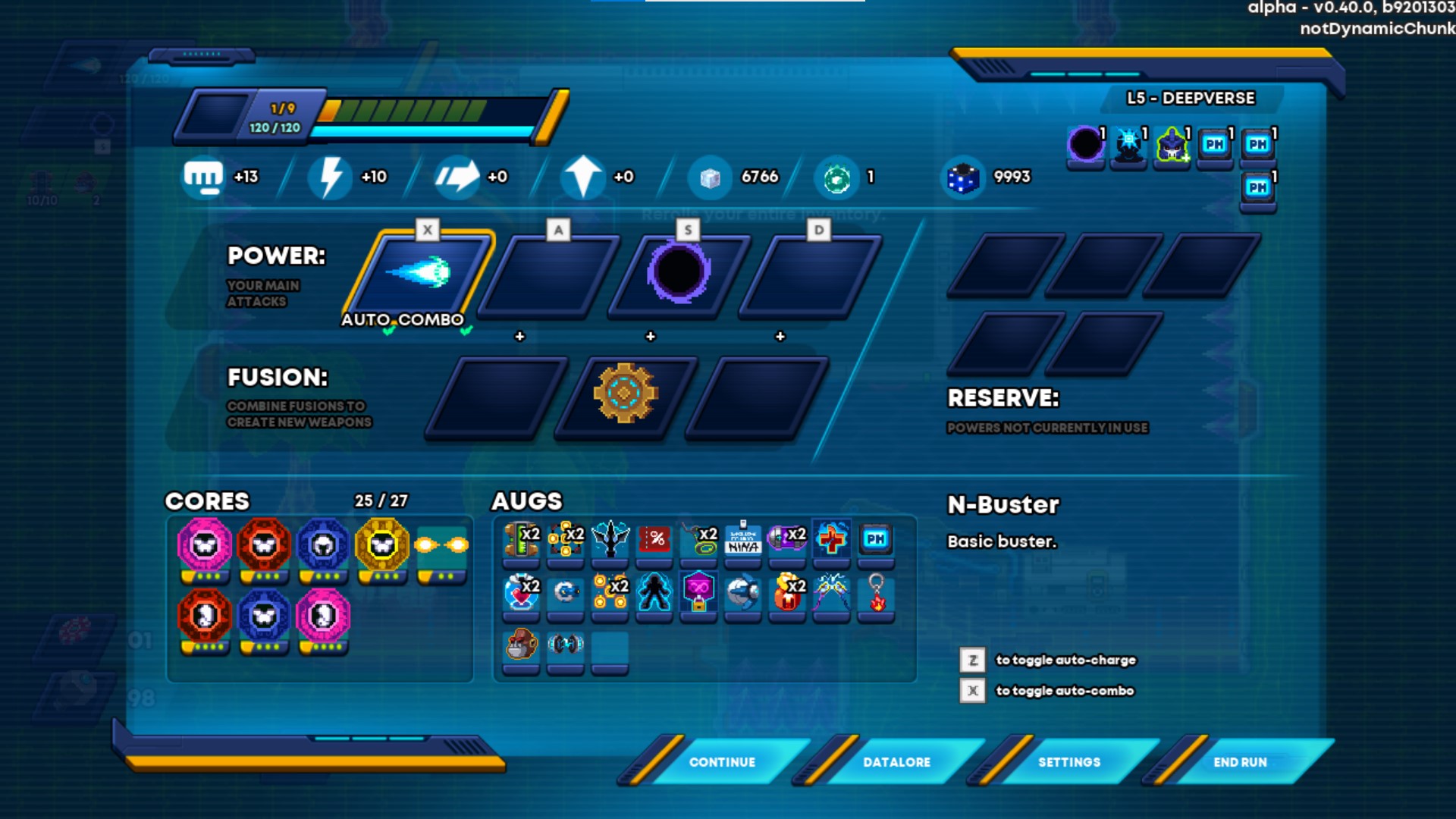Open the Settings menu

(1068, 761)
